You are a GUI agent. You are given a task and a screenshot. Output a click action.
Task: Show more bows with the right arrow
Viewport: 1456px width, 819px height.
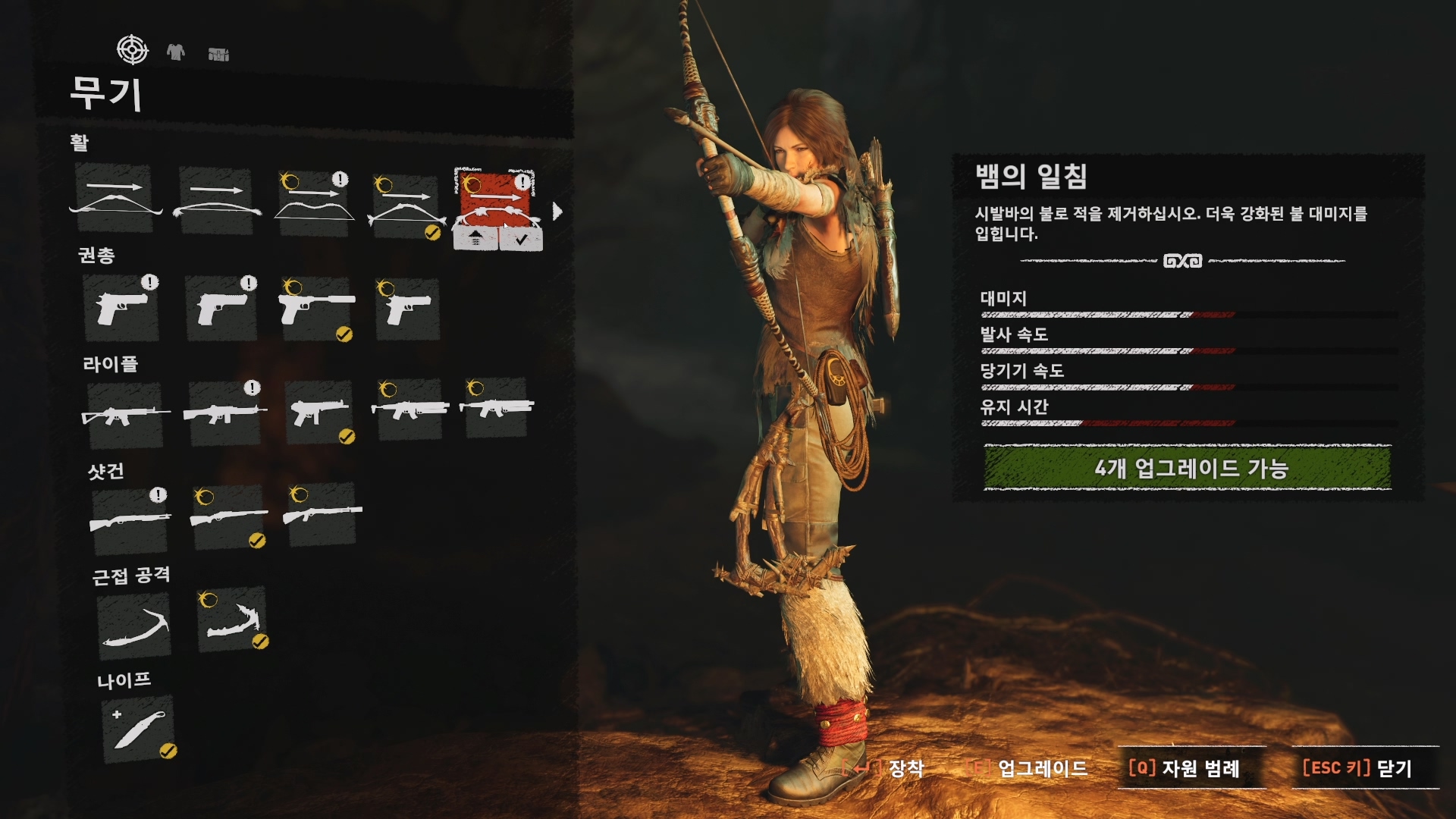click(558, 212)
